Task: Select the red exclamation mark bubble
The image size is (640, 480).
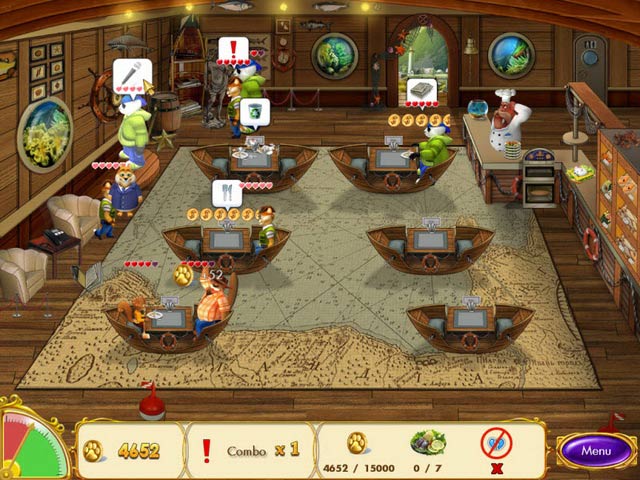Action: tap(233, 49)
